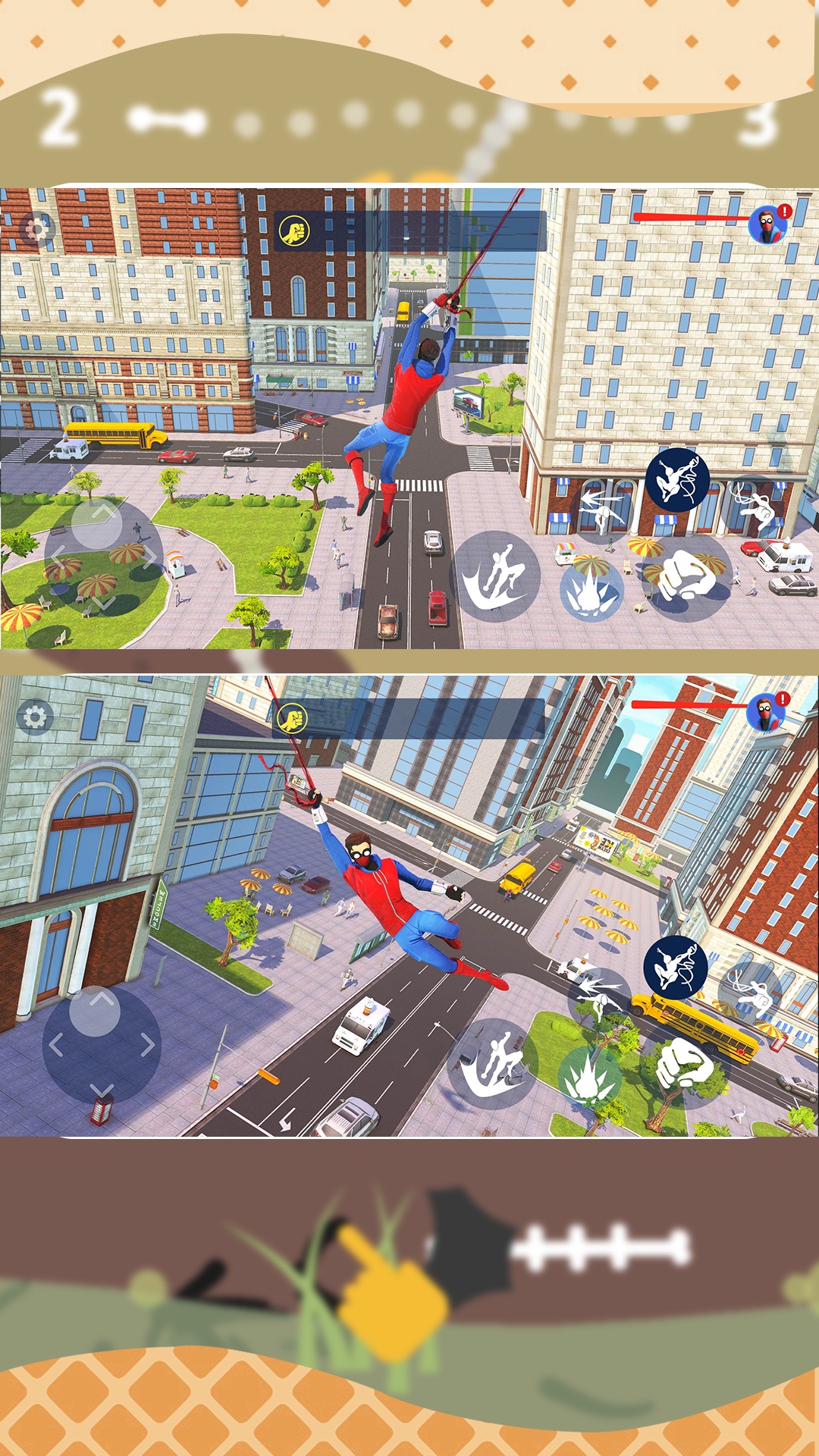The height and width of the screenshot is (1456, 819).
Task: Click the yellow fist icon in upper screenshot's bar
Action: tap(294, 231)
